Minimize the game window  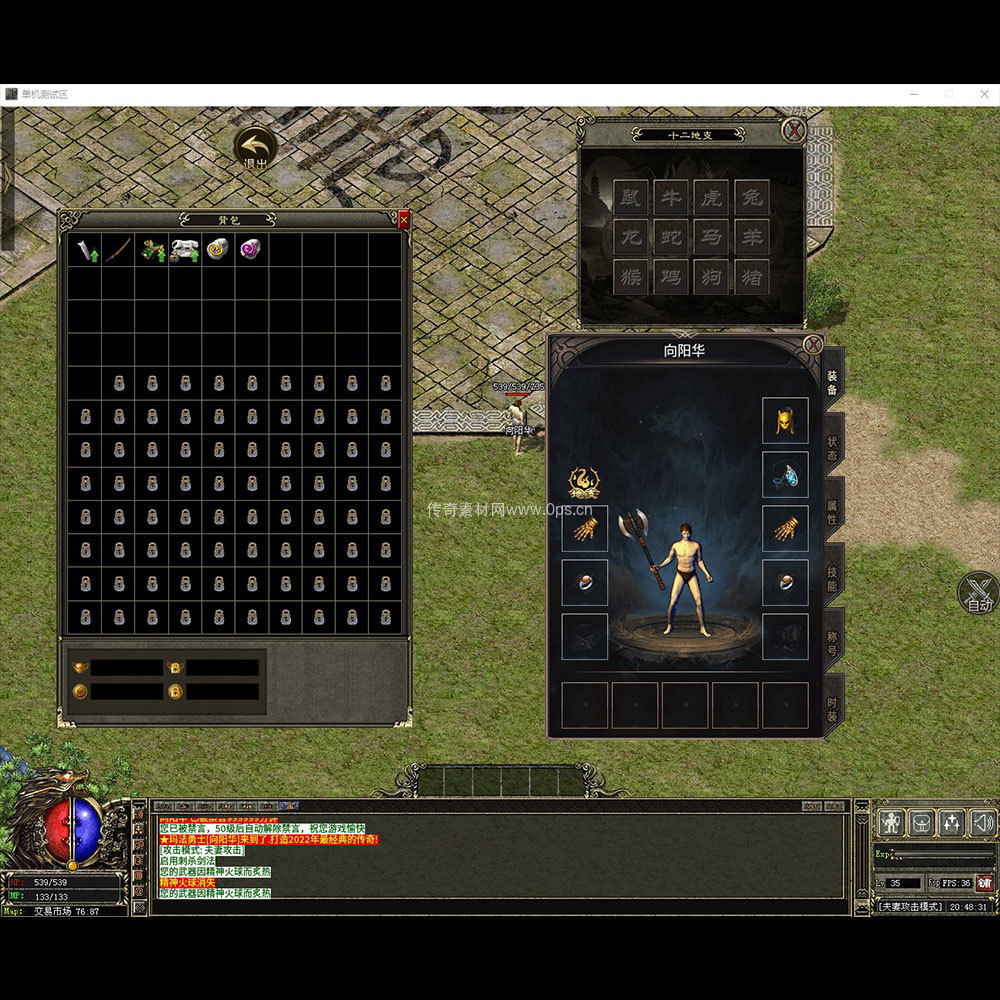pos(915,94)
